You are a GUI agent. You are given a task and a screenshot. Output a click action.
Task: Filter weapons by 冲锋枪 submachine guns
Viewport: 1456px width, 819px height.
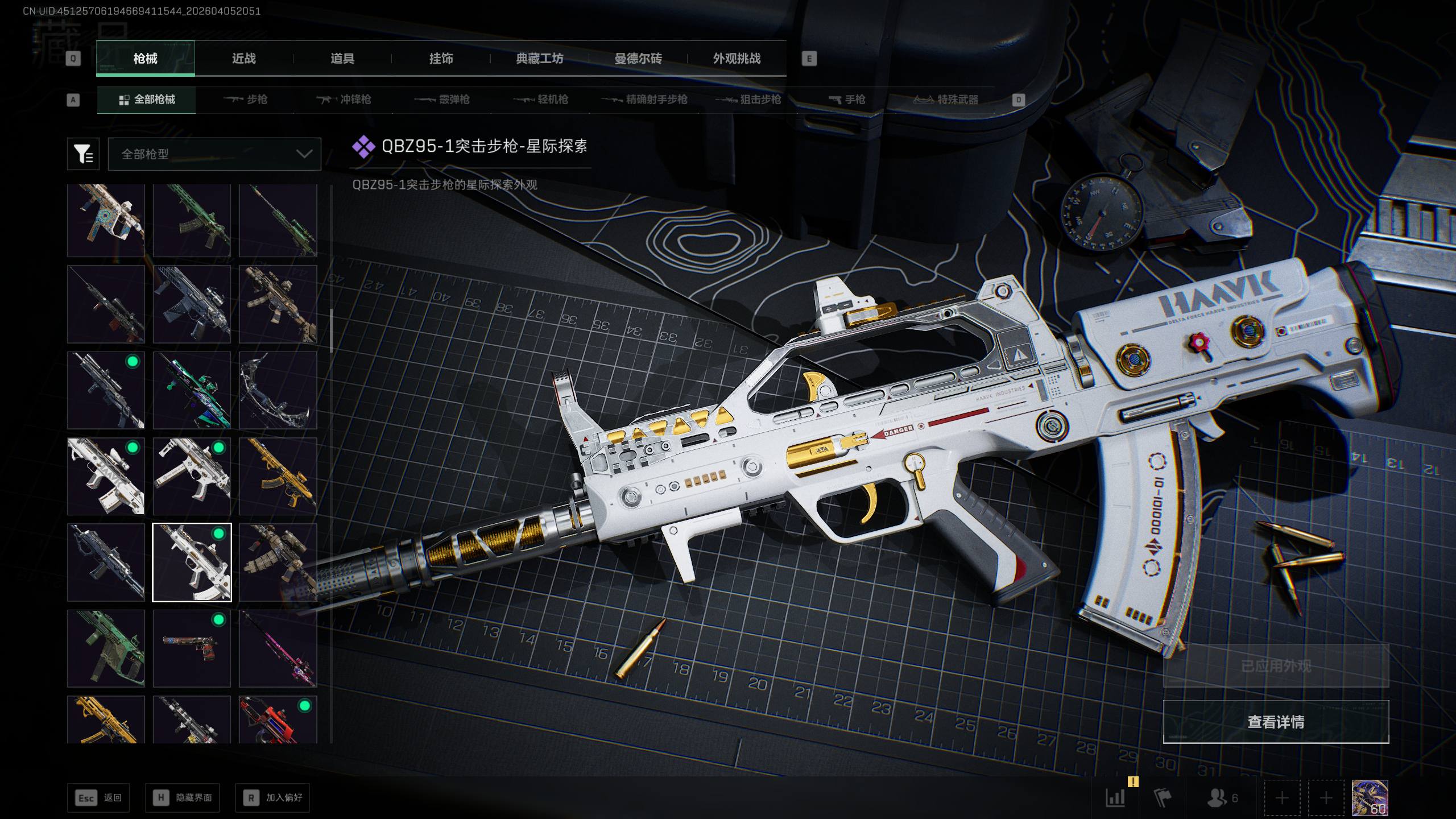click(x=344, y=100)
